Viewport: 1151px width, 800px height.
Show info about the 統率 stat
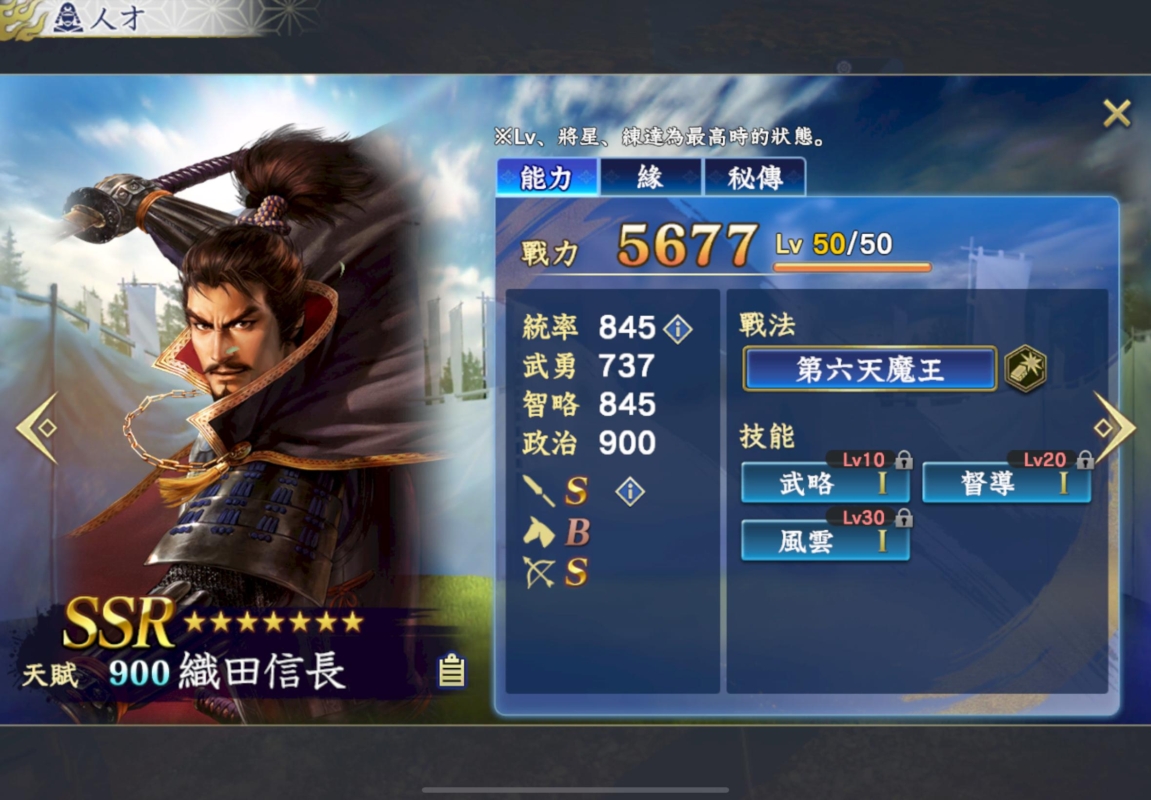[x=678, y=328]
